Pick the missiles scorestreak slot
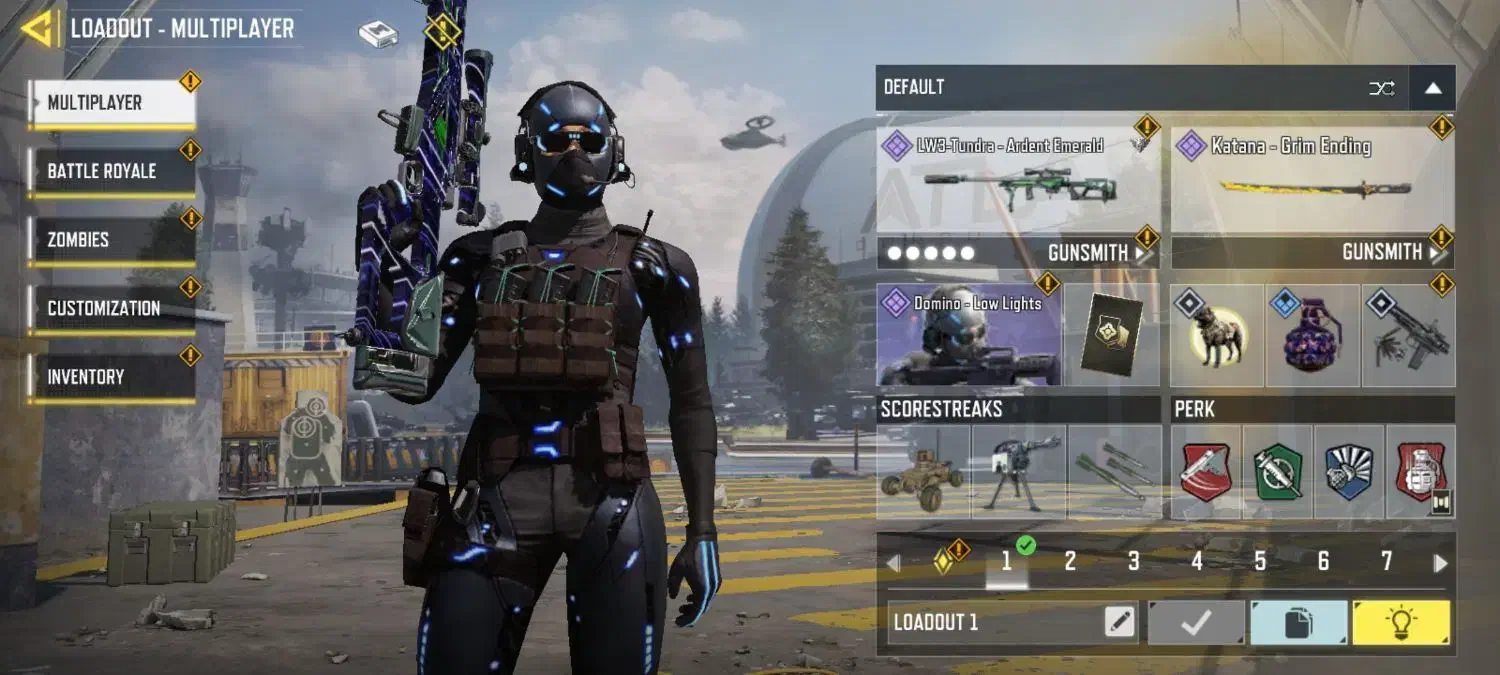 (1114, 472)
